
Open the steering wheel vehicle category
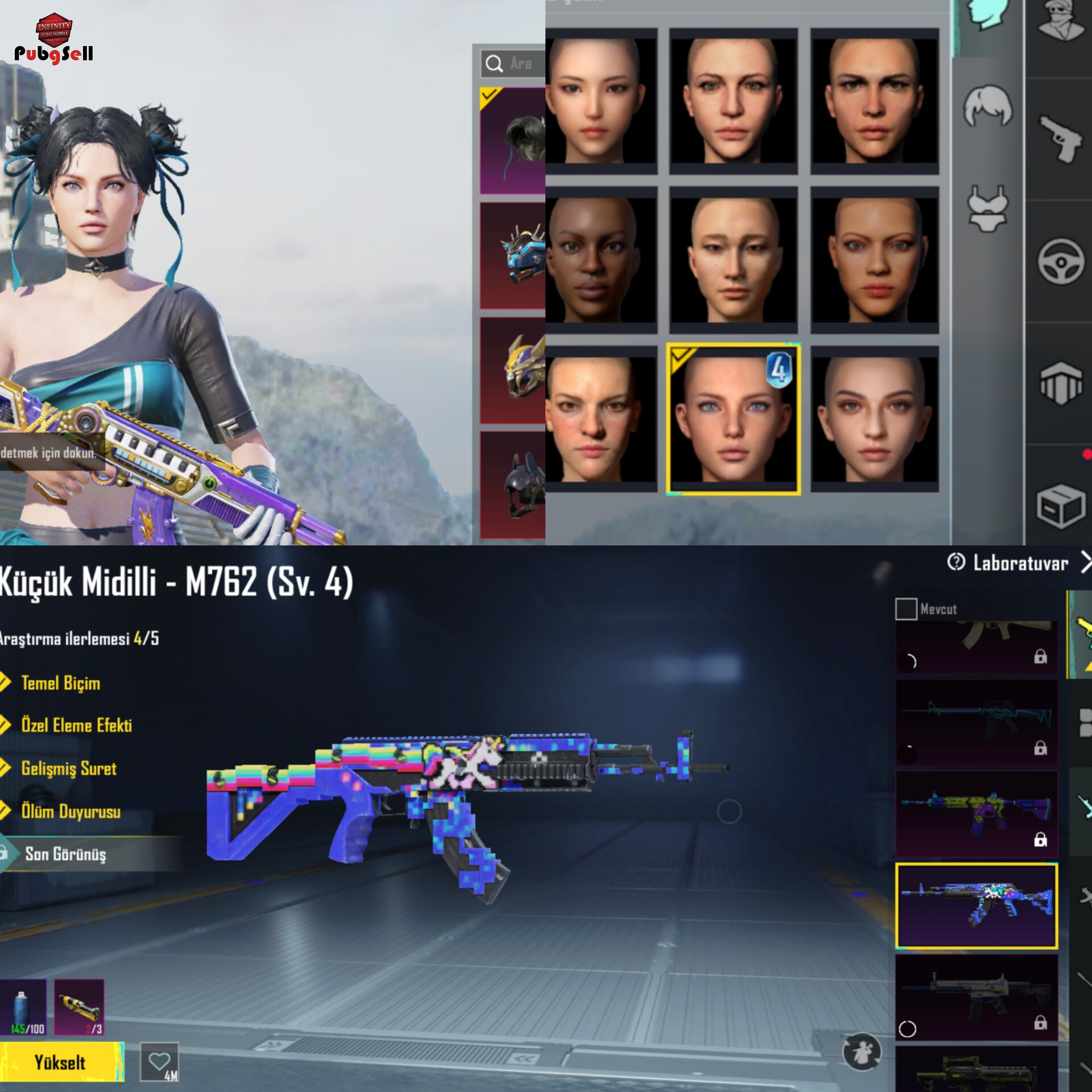coord(1061,261)
